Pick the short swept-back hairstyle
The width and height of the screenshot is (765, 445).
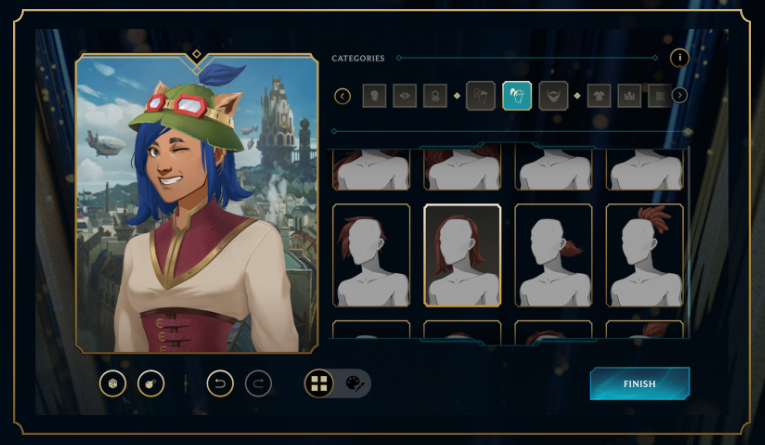point(371,255)
